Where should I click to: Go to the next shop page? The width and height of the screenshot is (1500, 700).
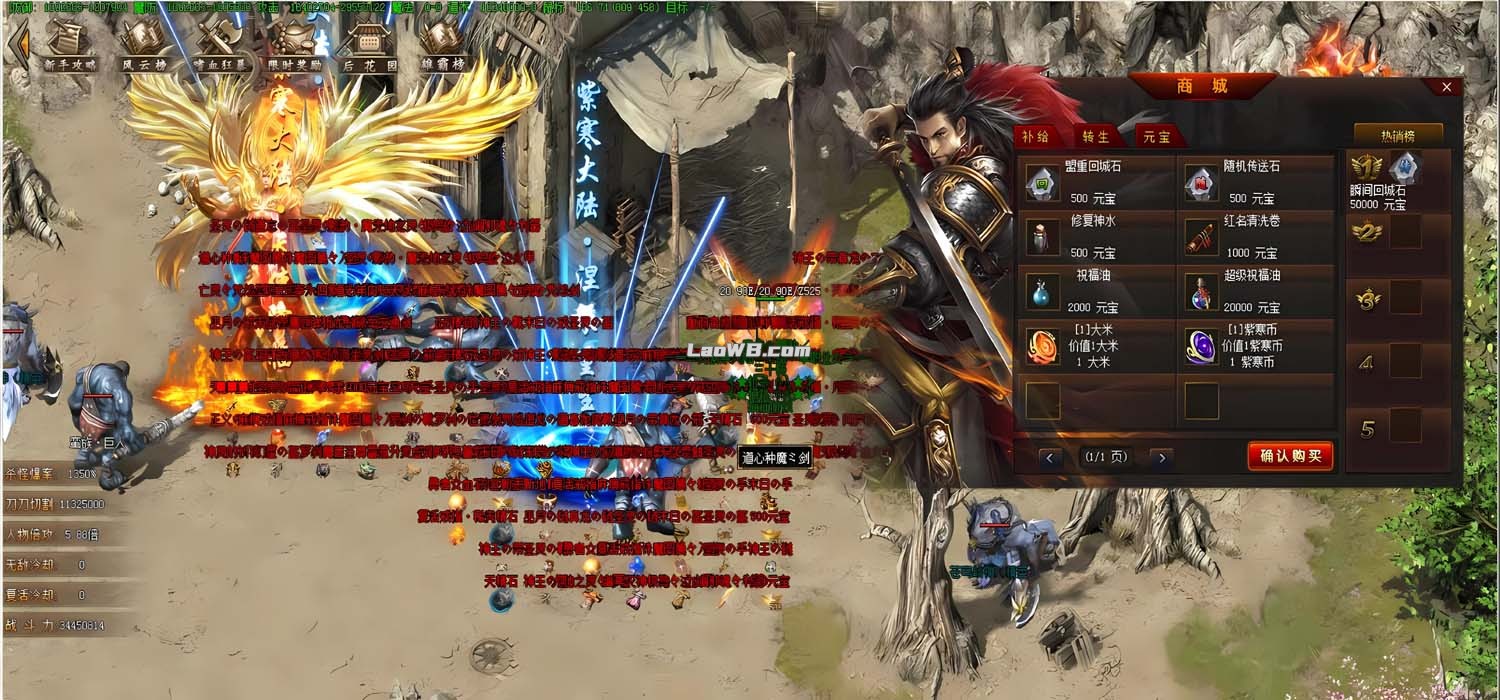(x=1160, y=458)
